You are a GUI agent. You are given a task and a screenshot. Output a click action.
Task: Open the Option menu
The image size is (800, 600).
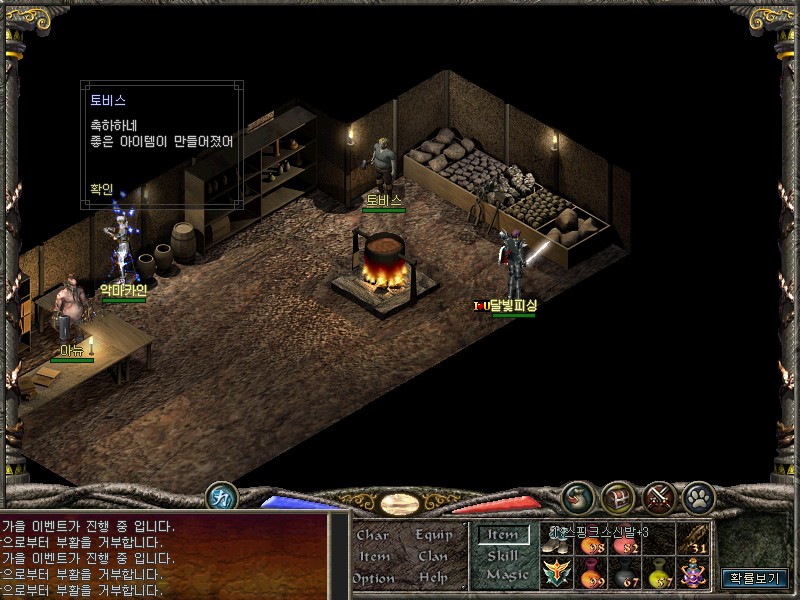click(x=372, y=578)
